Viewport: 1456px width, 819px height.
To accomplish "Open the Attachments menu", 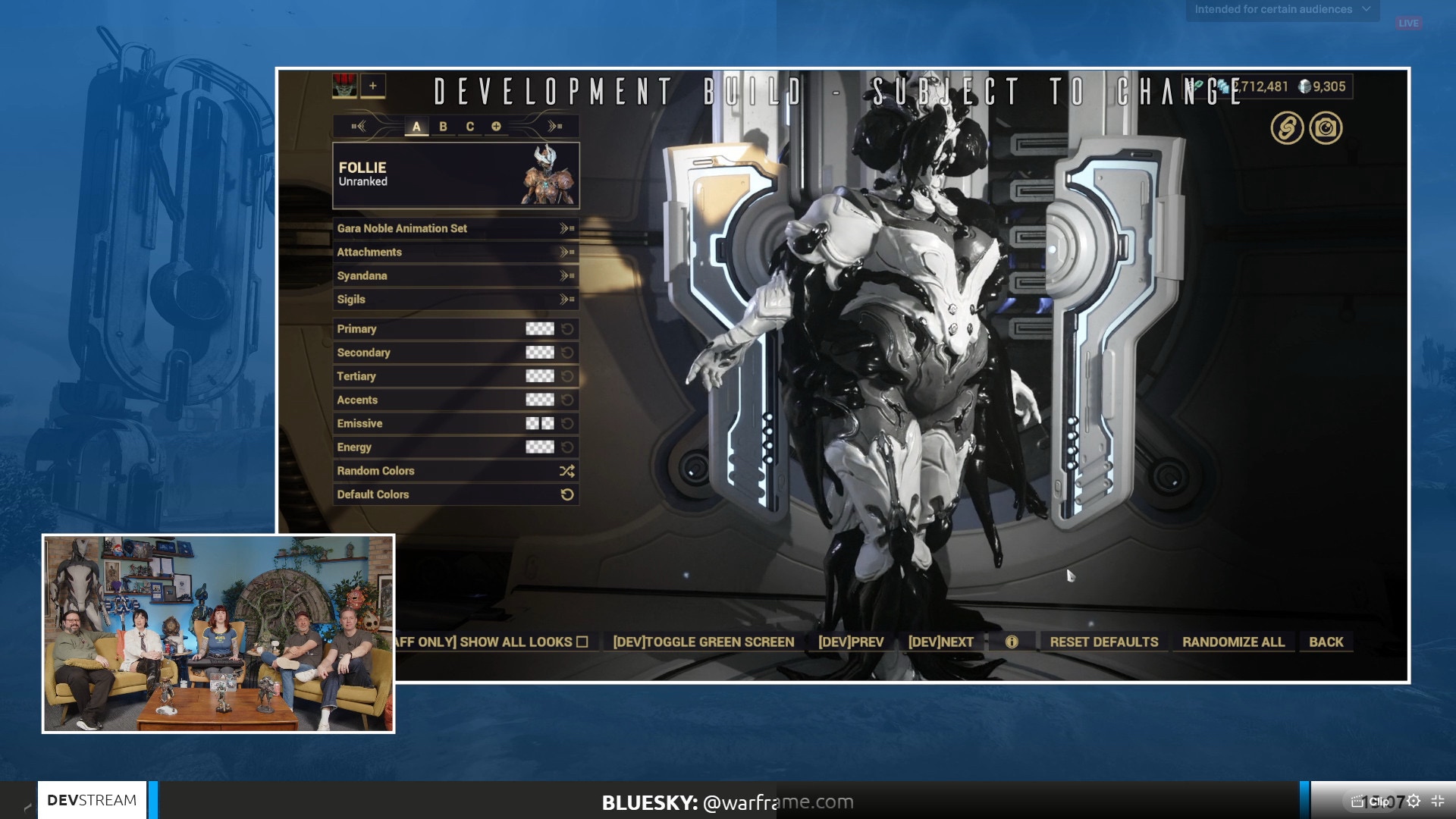I will (x=455, y=252).
